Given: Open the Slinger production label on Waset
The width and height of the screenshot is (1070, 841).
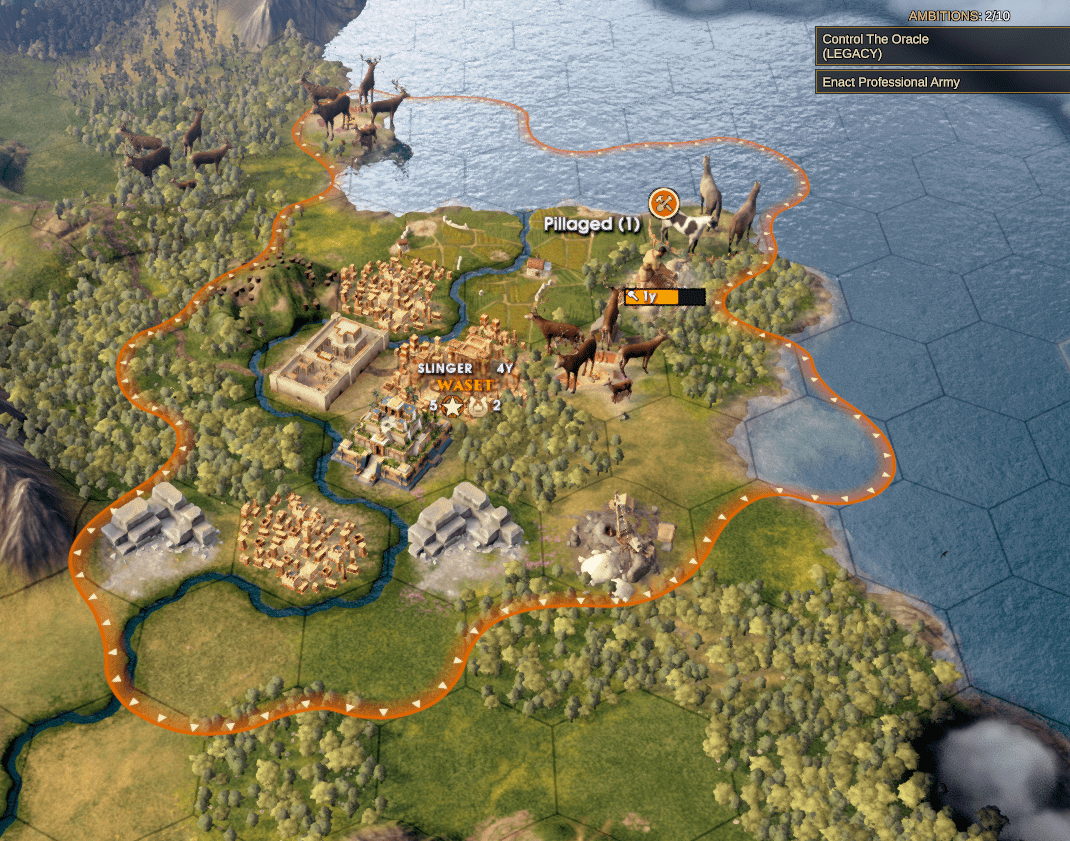Looking at the screenshot, I should [445, 368].
